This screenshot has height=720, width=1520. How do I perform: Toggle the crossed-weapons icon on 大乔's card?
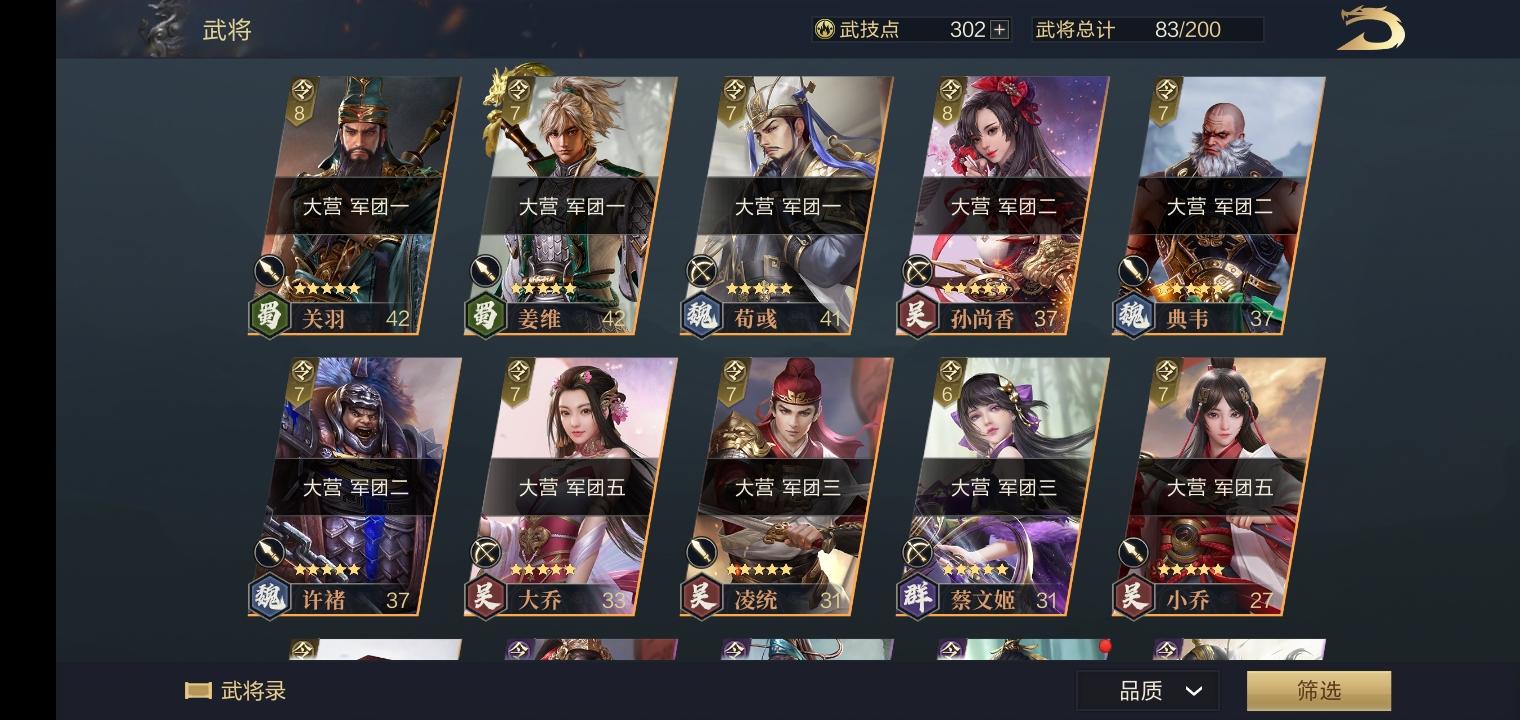[x=484, y=552]
